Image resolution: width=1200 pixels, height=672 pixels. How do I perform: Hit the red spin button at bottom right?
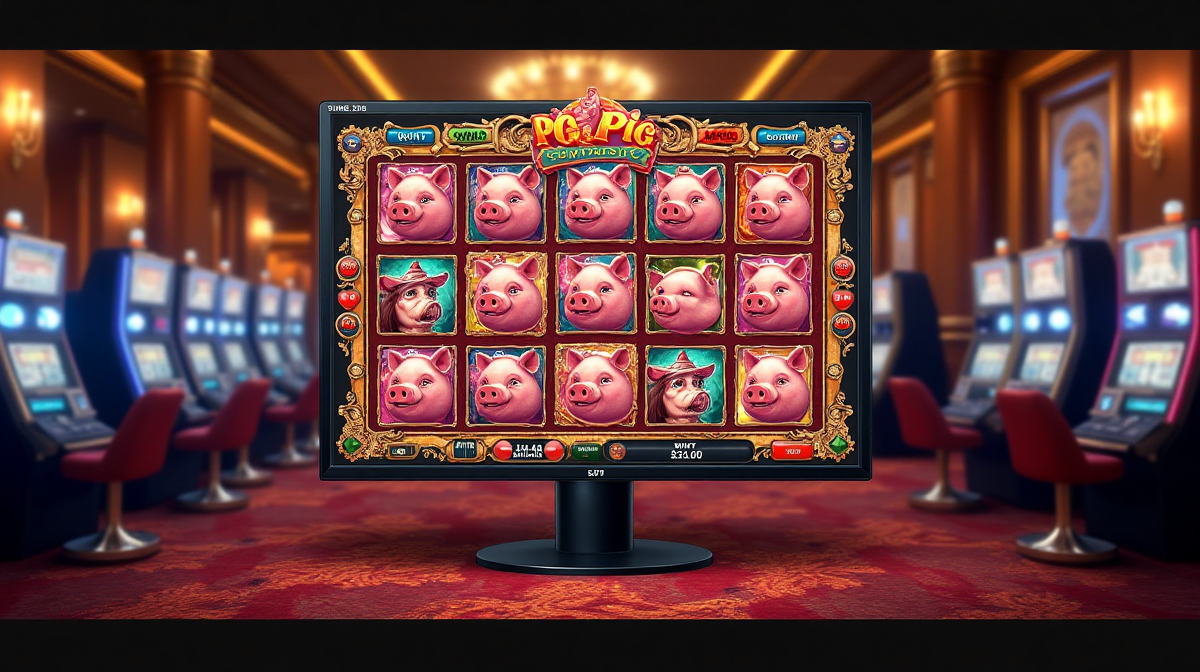click(x=791, y=451)
